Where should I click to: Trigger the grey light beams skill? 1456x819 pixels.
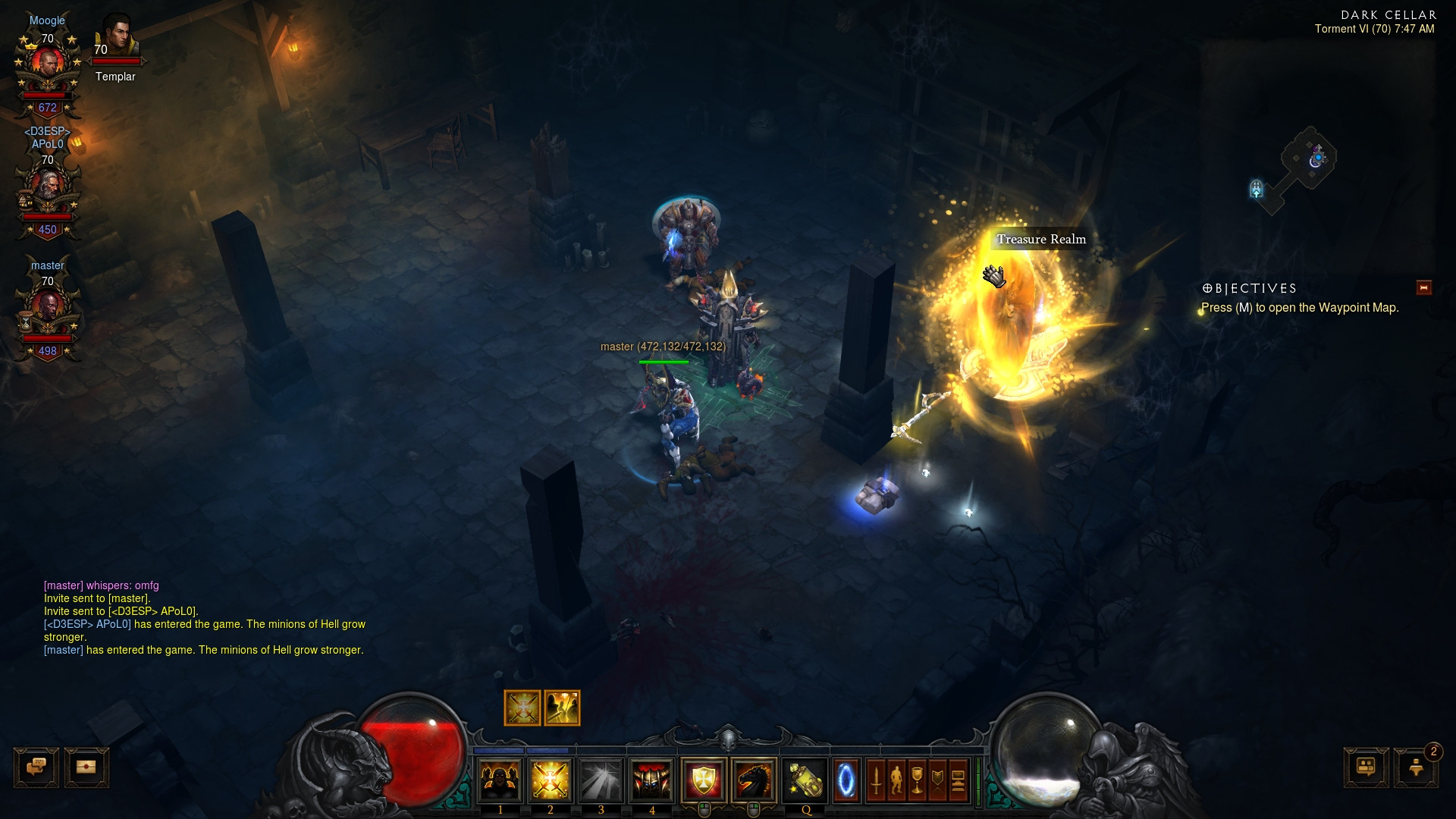tap(601, 780)
